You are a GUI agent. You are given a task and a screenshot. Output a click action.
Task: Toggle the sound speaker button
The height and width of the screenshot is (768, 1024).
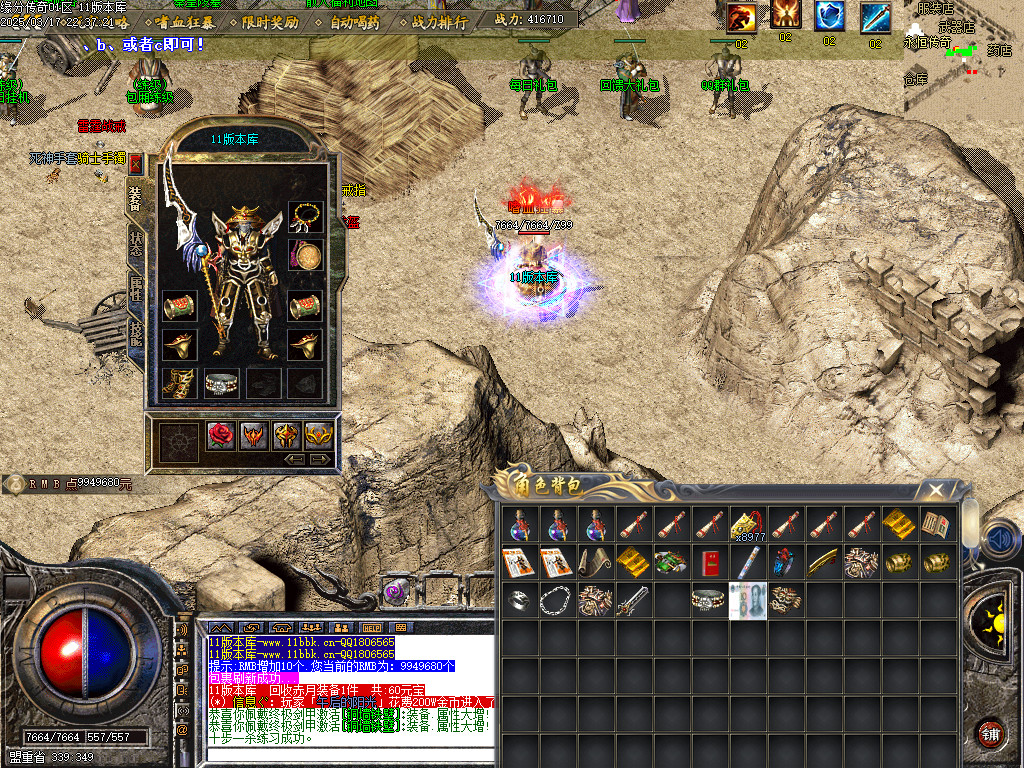[x=998, y=540]
